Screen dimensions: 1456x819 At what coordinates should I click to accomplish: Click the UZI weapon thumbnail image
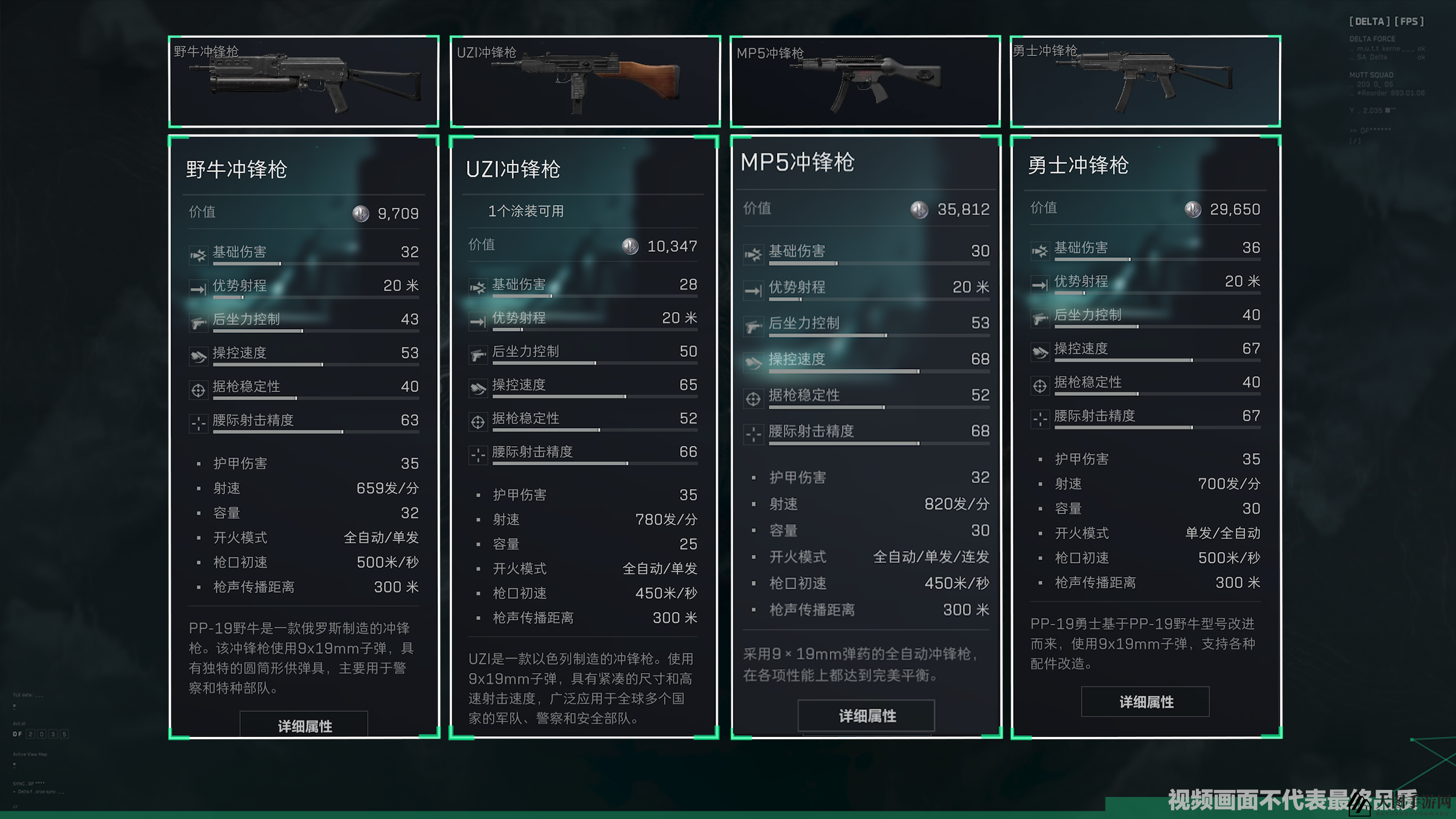pos(585,82)
